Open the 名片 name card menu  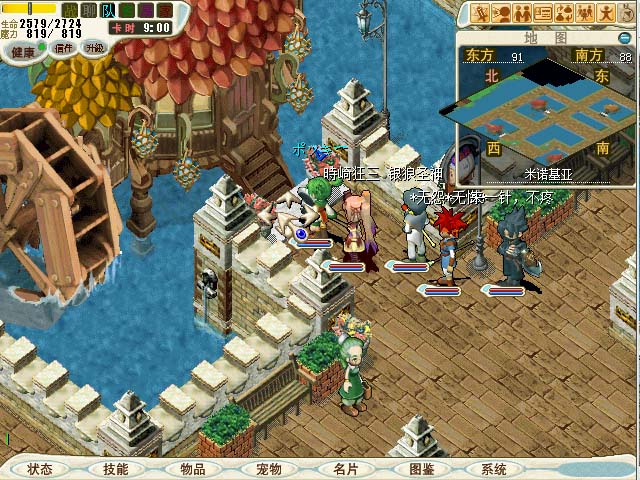coord(345,468)
